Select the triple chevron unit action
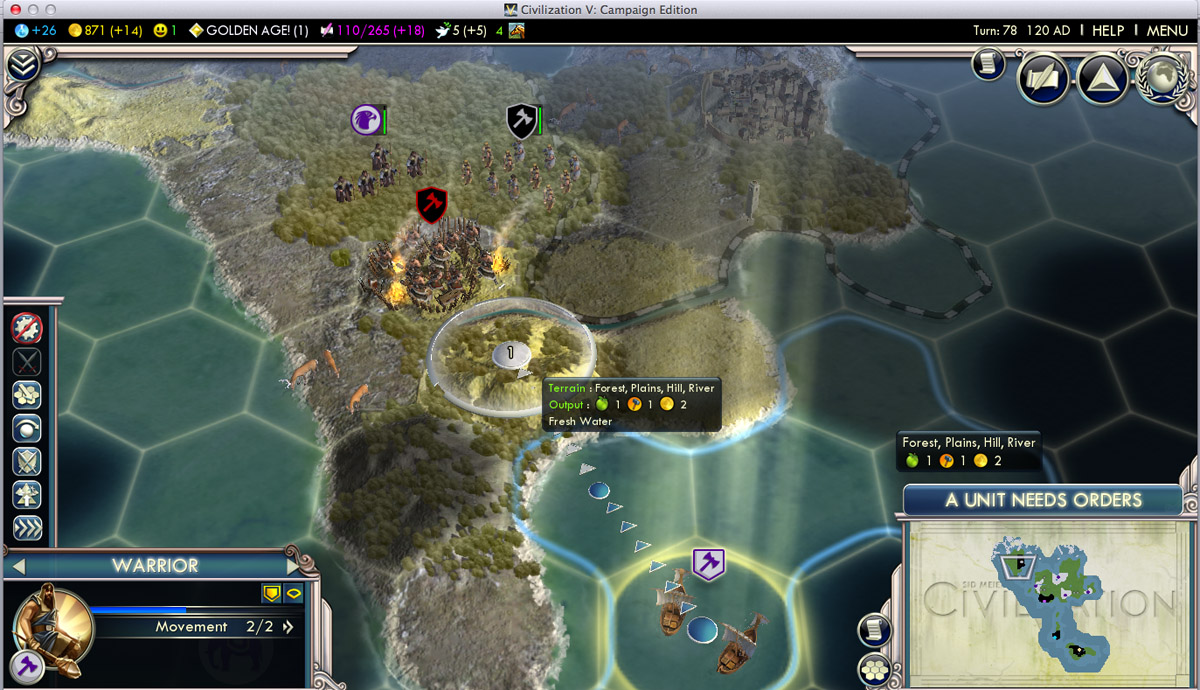Screen dimensions: 1200x690 [27, 528]
